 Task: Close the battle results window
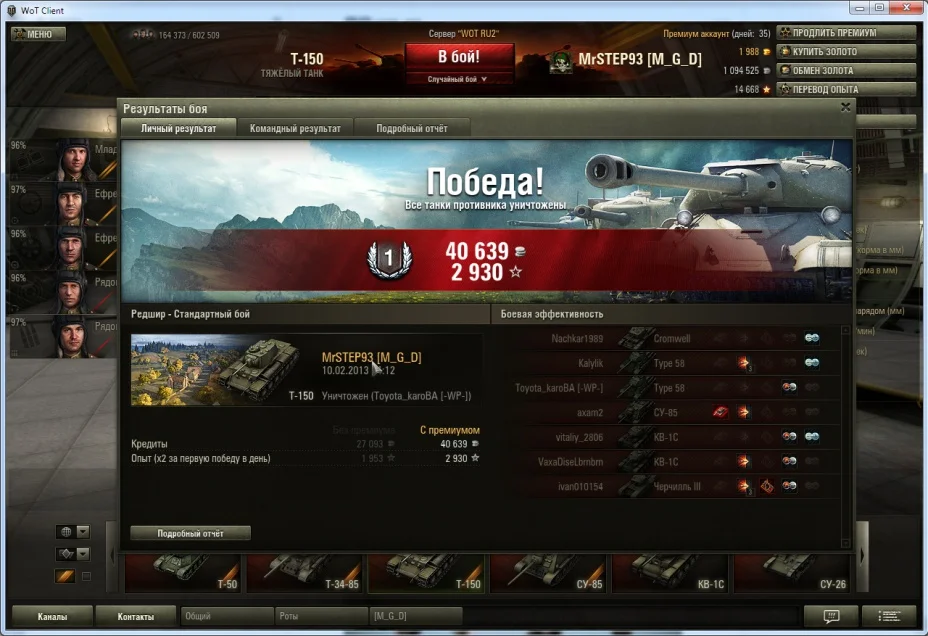[845, 107]
